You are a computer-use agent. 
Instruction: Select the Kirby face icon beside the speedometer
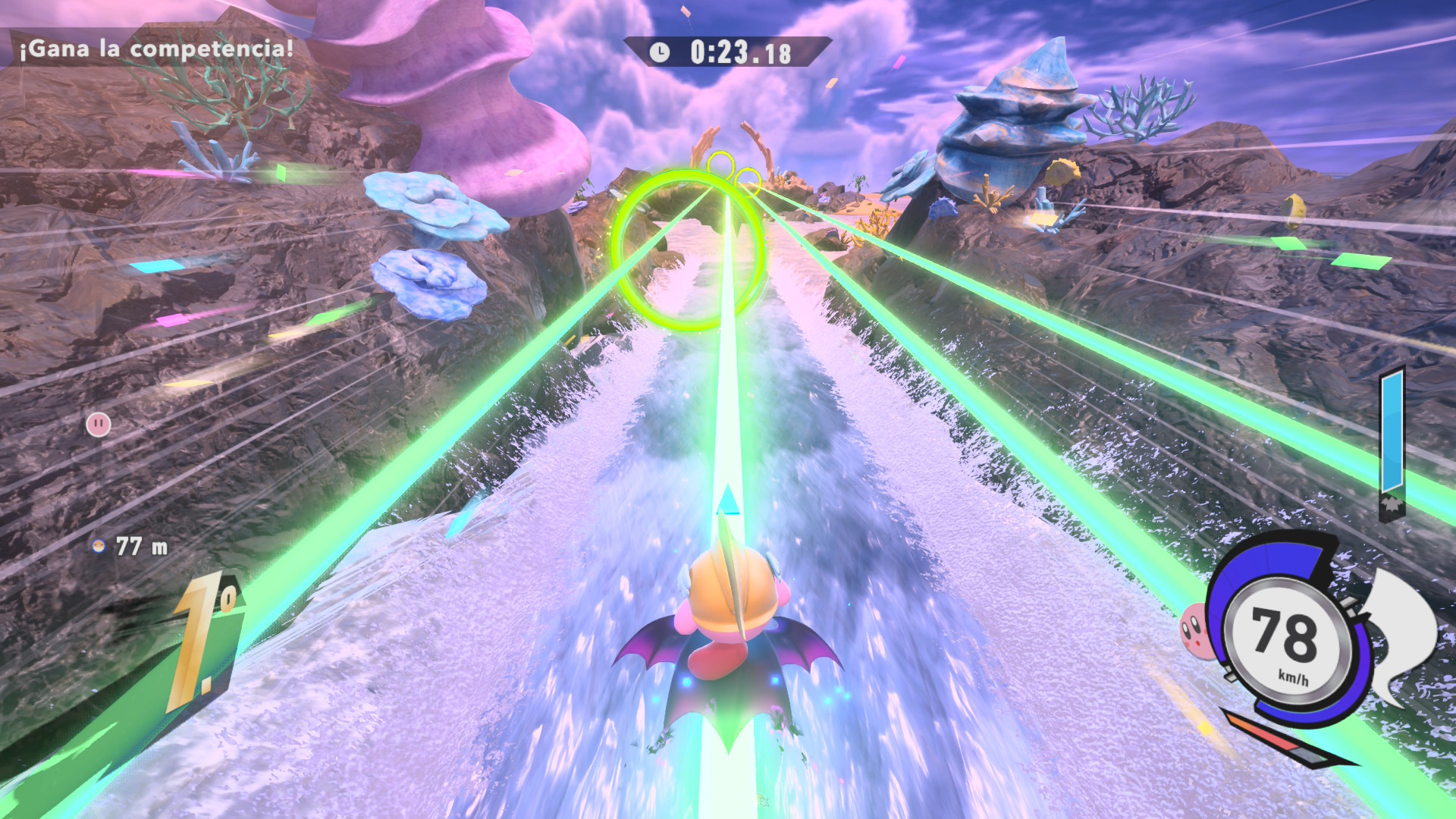pyautogui.click(x=1194, y=629)
